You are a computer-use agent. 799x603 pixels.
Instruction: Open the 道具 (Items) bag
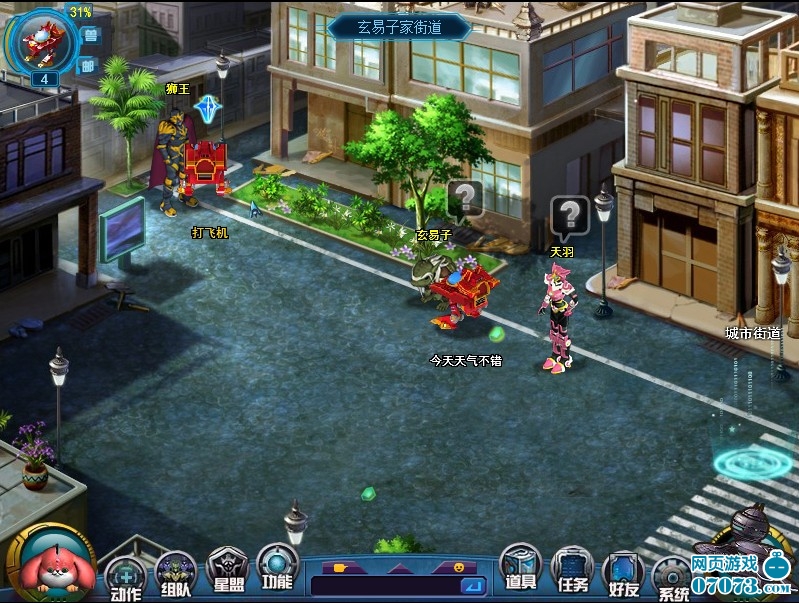tap(519, 568)
